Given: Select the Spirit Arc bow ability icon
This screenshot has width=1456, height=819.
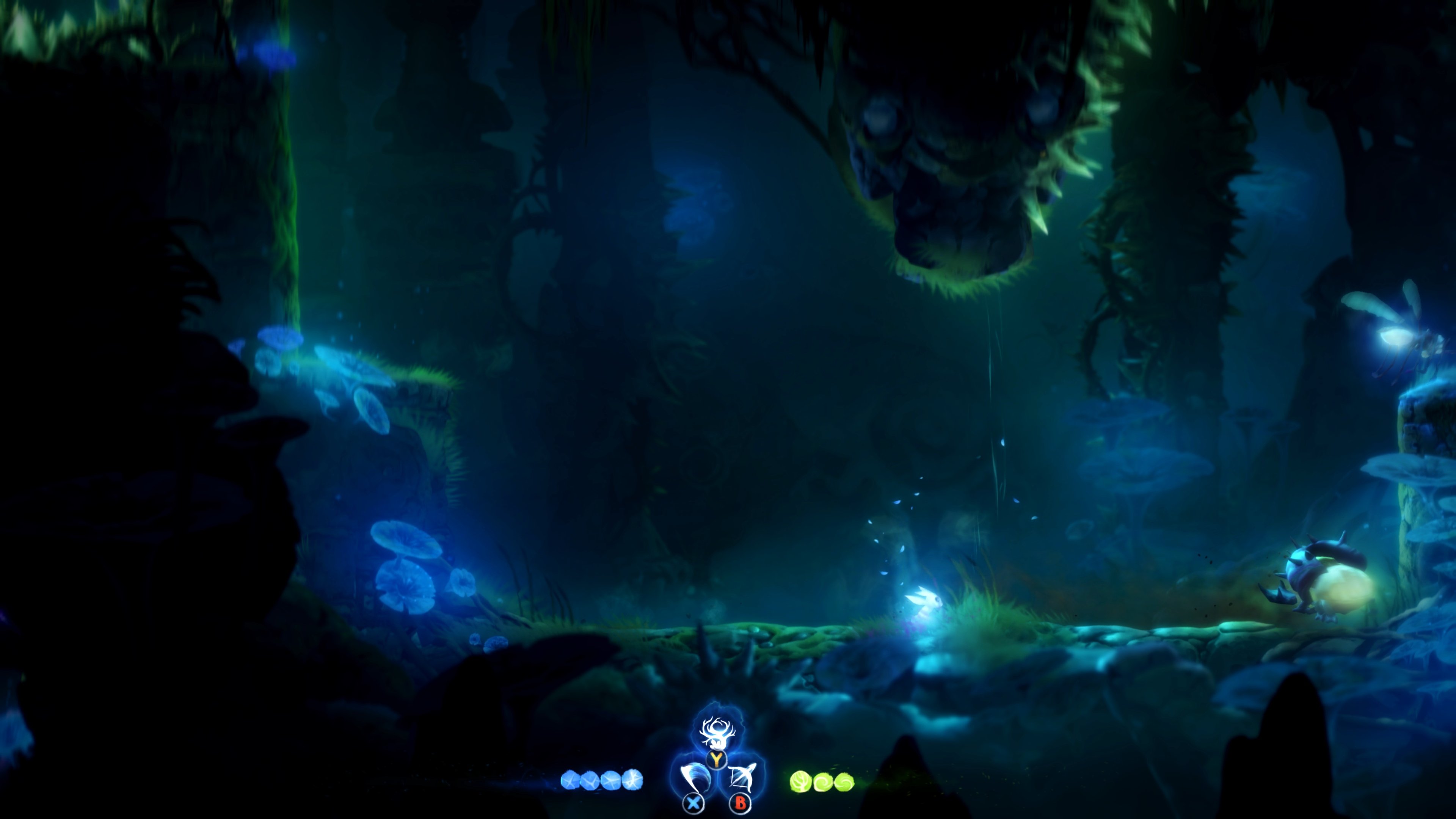Looking at the screenshot, I should point(741,778).
